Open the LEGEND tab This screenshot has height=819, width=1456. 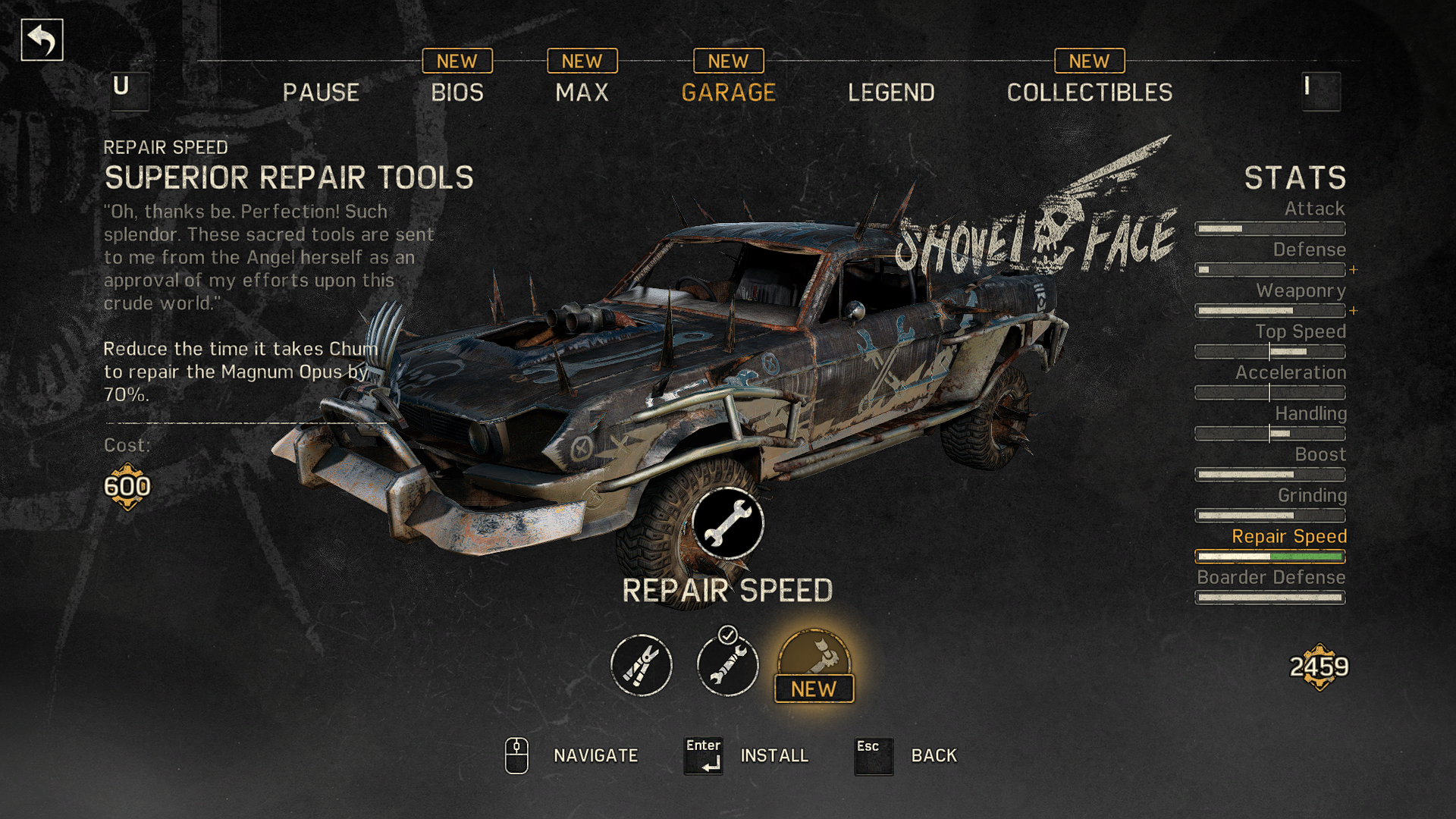[891, 93]
